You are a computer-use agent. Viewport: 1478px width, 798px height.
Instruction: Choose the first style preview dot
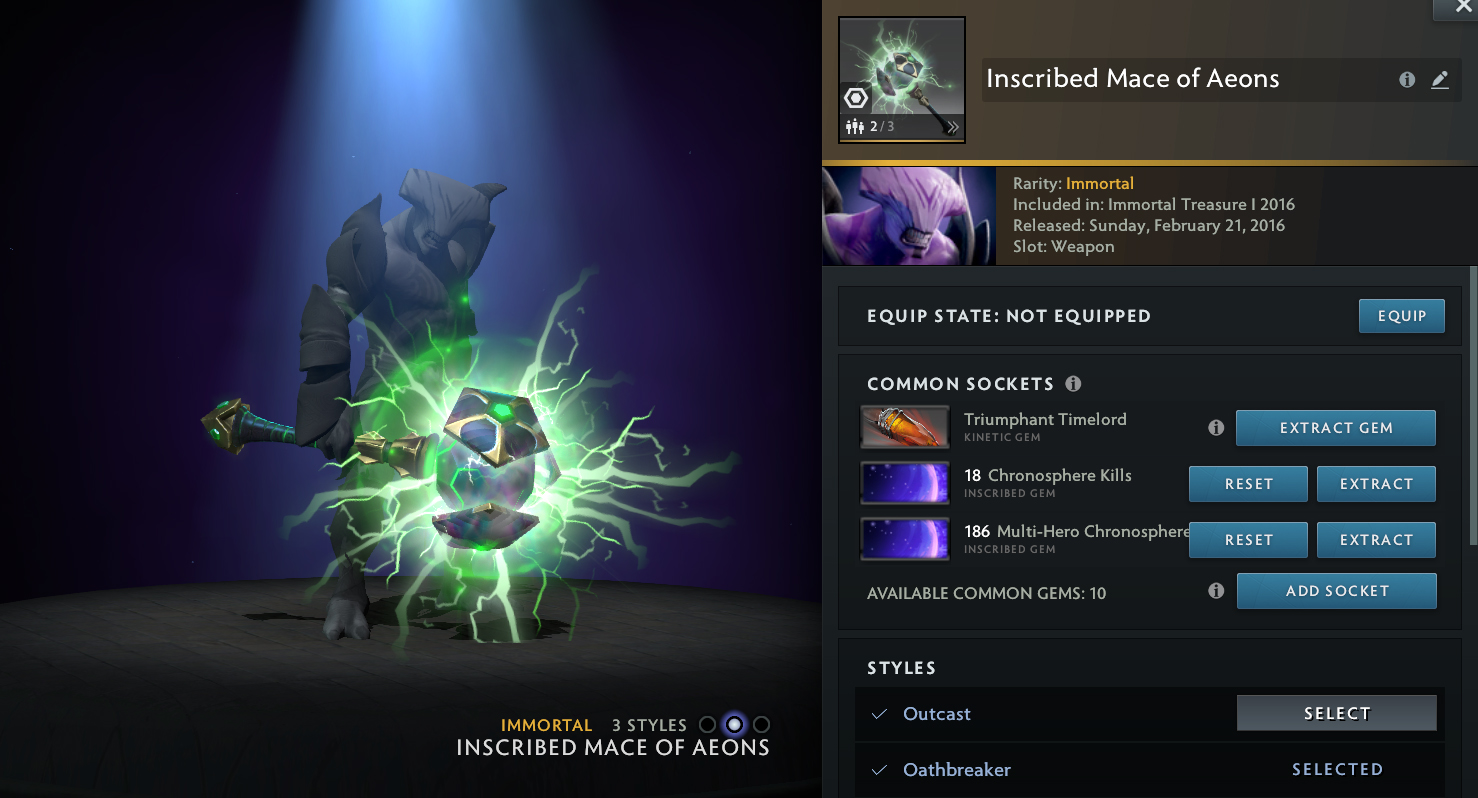click(x=708, y=725)
